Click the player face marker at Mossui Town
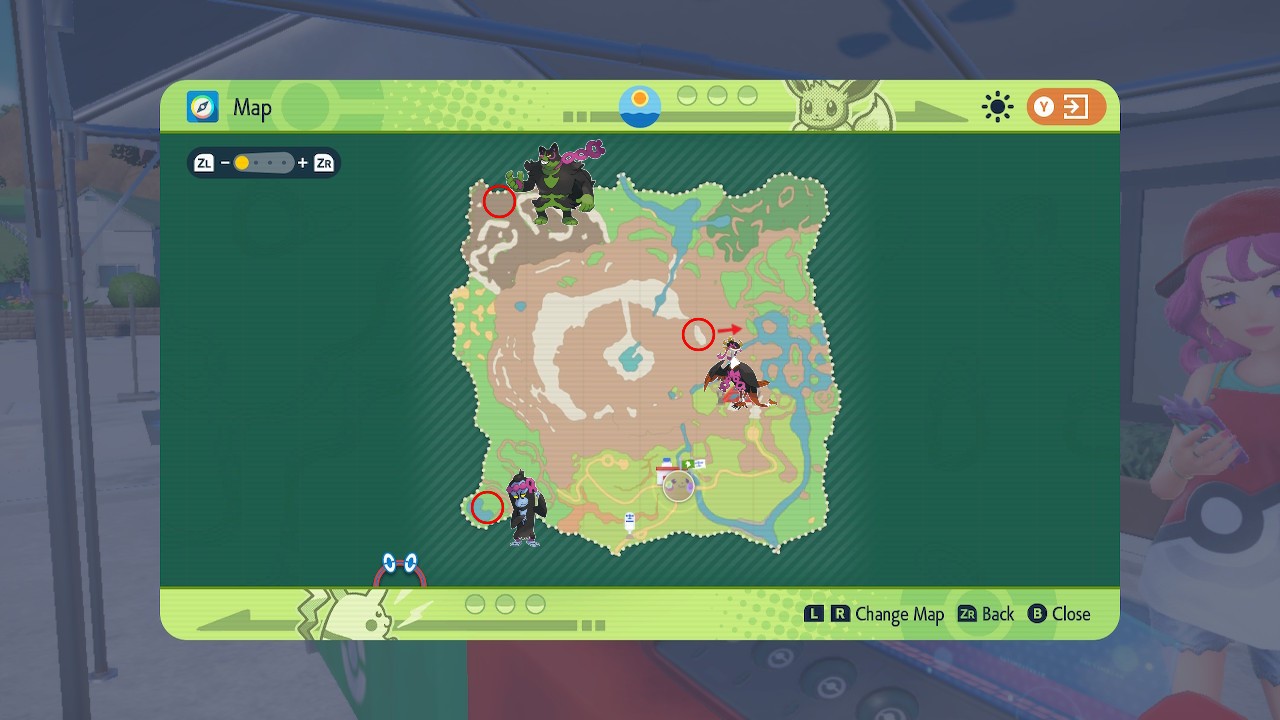Screen dimensions: 1280x720 pos(679,486)
